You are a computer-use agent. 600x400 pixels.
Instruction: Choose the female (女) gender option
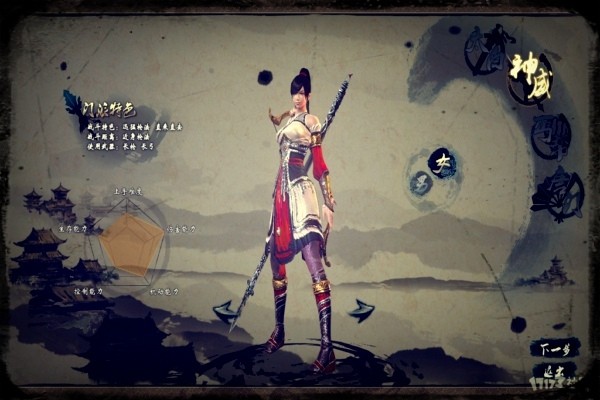442,162
